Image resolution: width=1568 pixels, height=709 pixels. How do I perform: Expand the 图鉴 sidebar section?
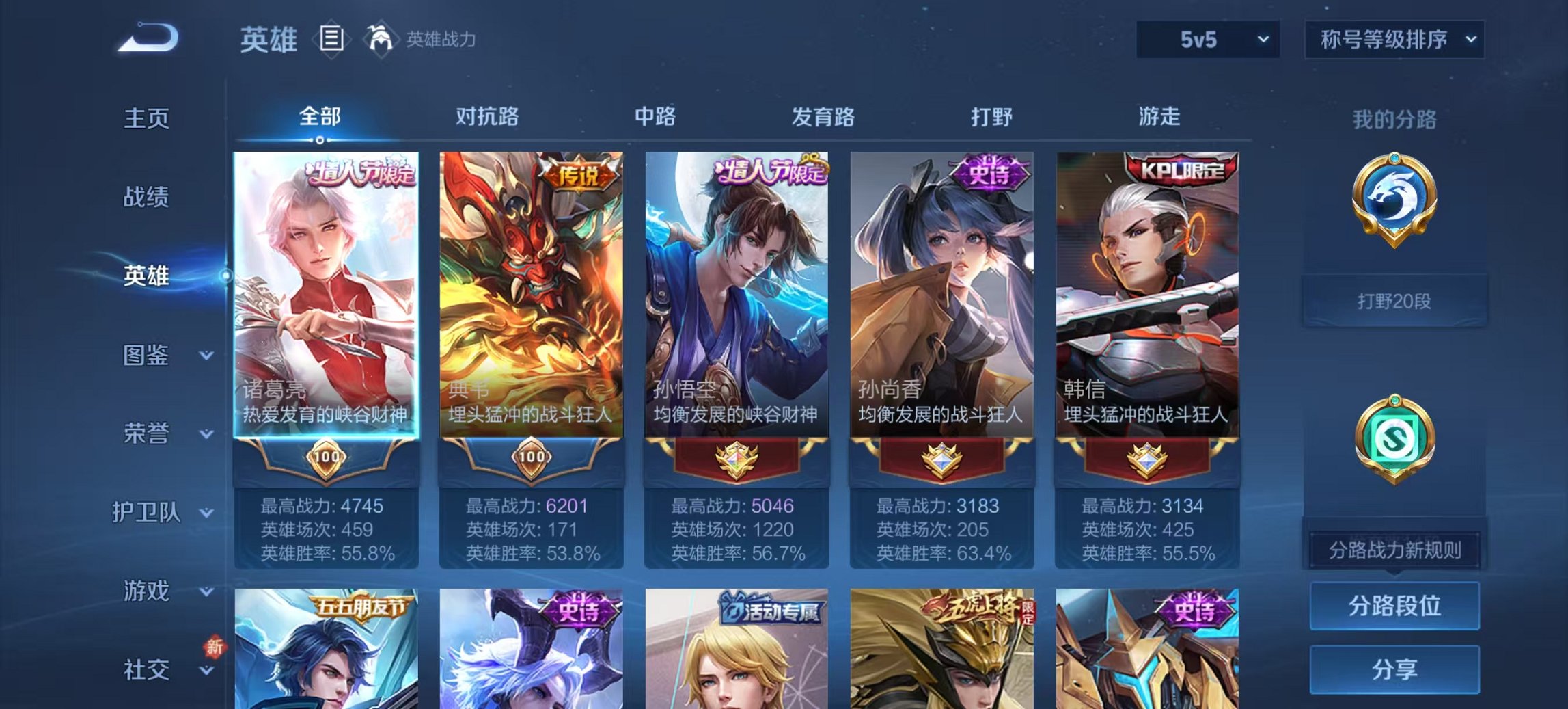157,356
